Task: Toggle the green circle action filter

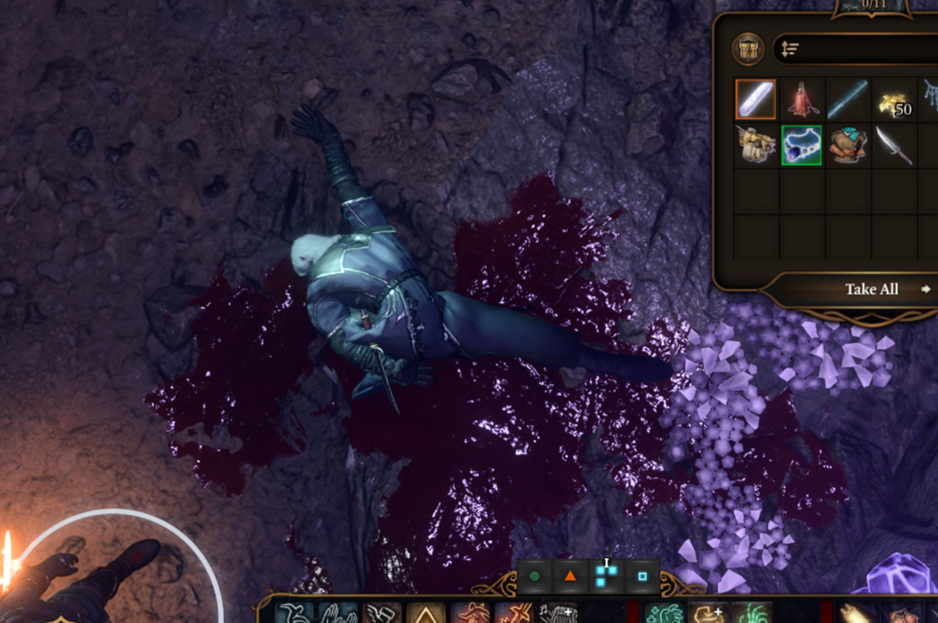Action: pos(535,576)
